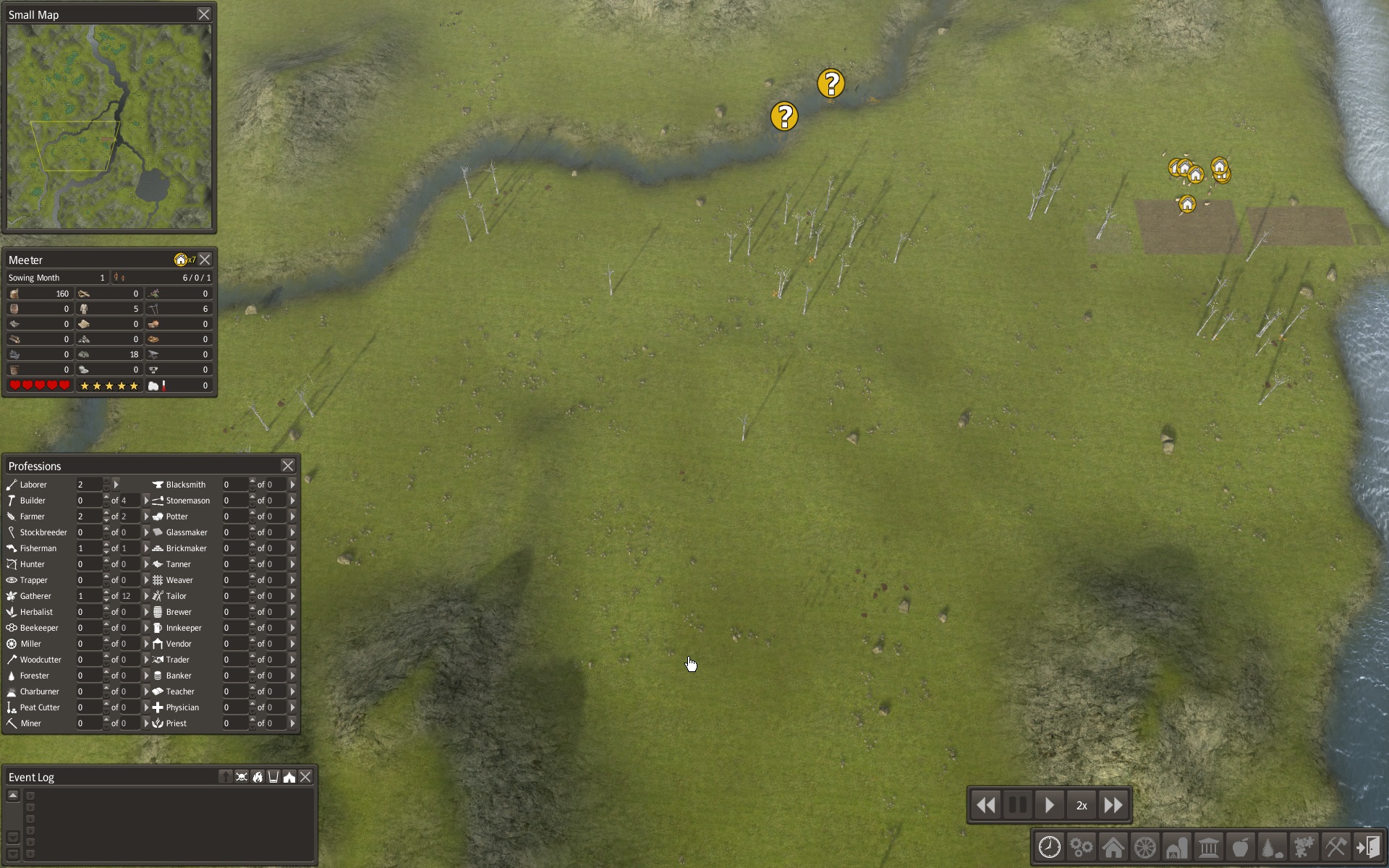Close the Event Log window

tap(306, 777)
